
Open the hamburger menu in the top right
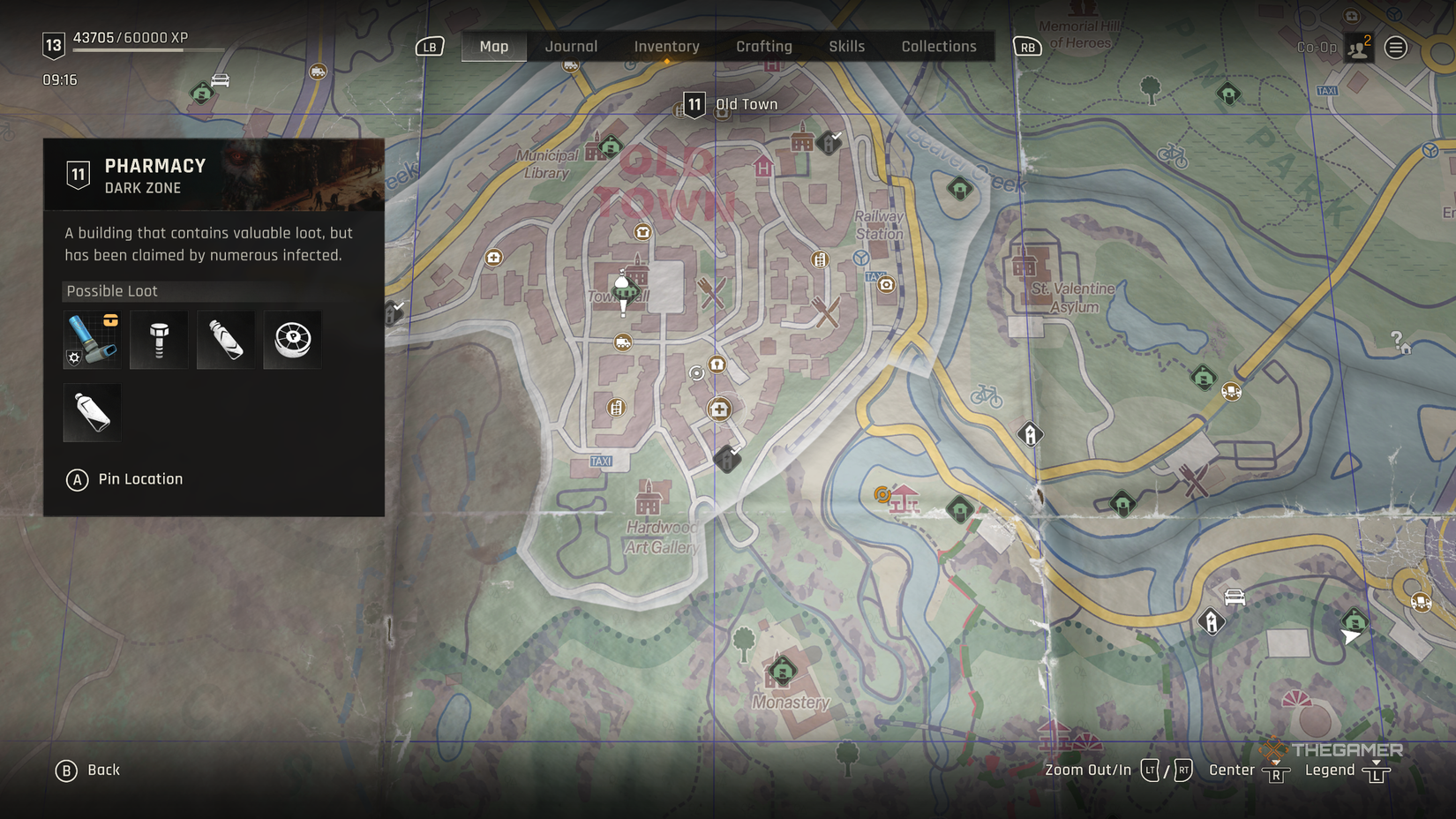1397,47
